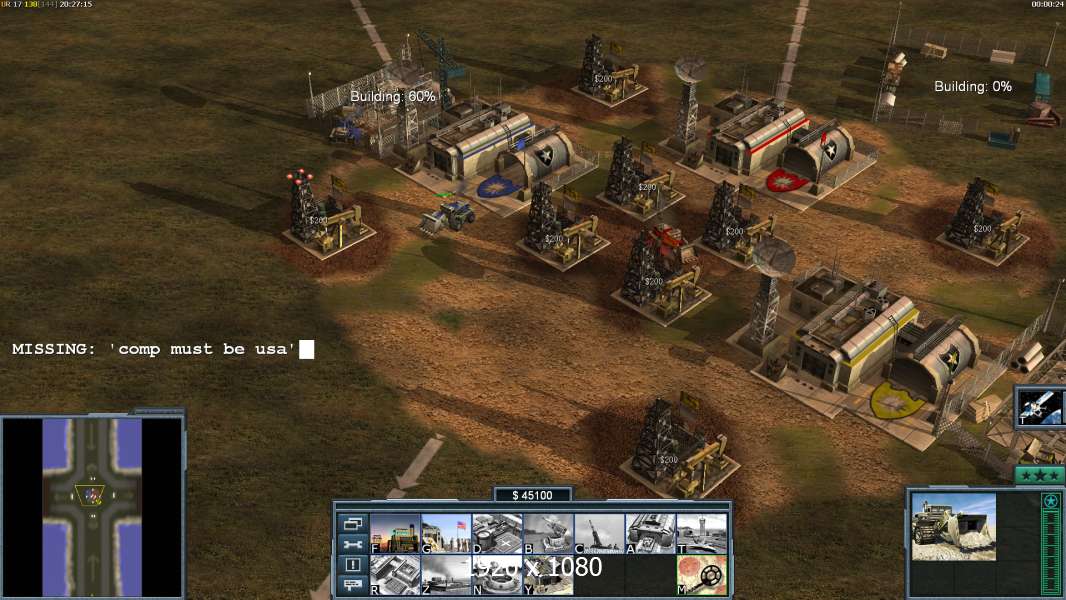Select the build icon marked D
Screen dimensions: 1066x600
[x=497, y=534]
